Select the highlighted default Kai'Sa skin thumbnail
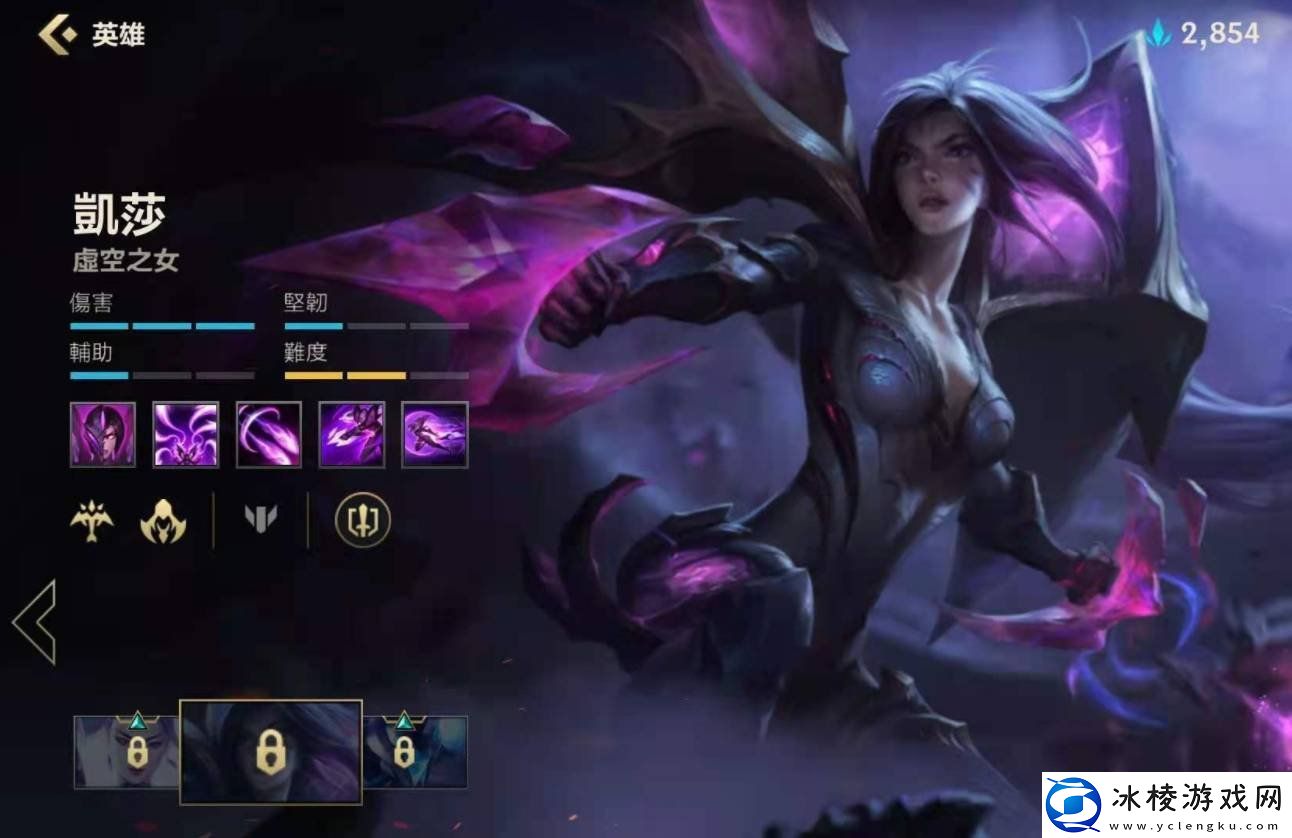1292x838 pixels. 270,752
